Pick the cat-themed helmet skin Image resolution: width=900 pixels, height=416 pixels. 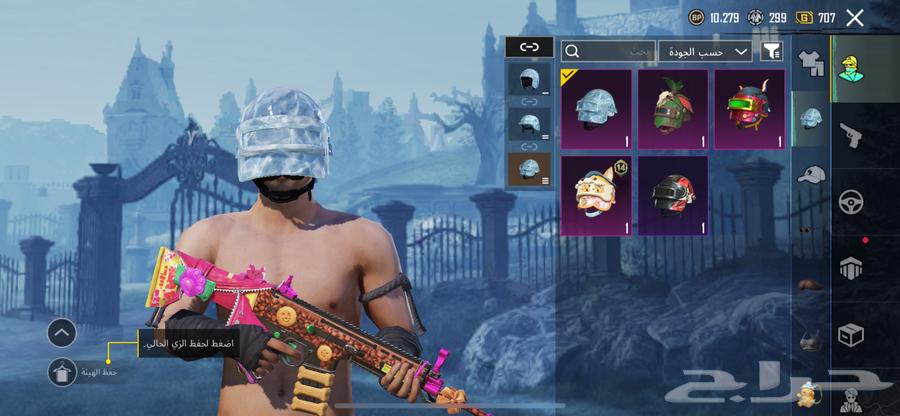(596, 195)
